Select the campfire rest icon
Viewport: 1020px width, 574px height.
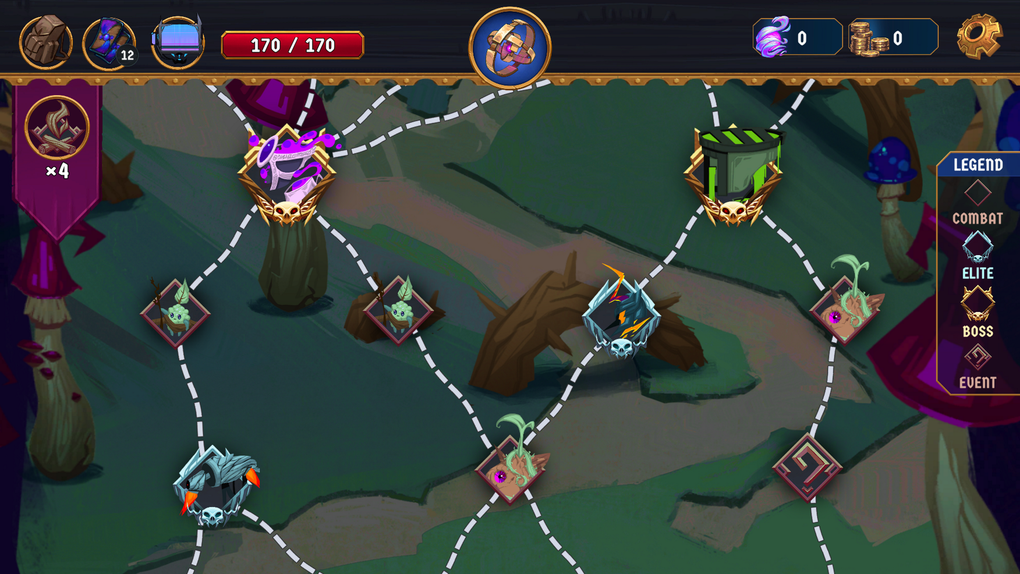[57, 127]
